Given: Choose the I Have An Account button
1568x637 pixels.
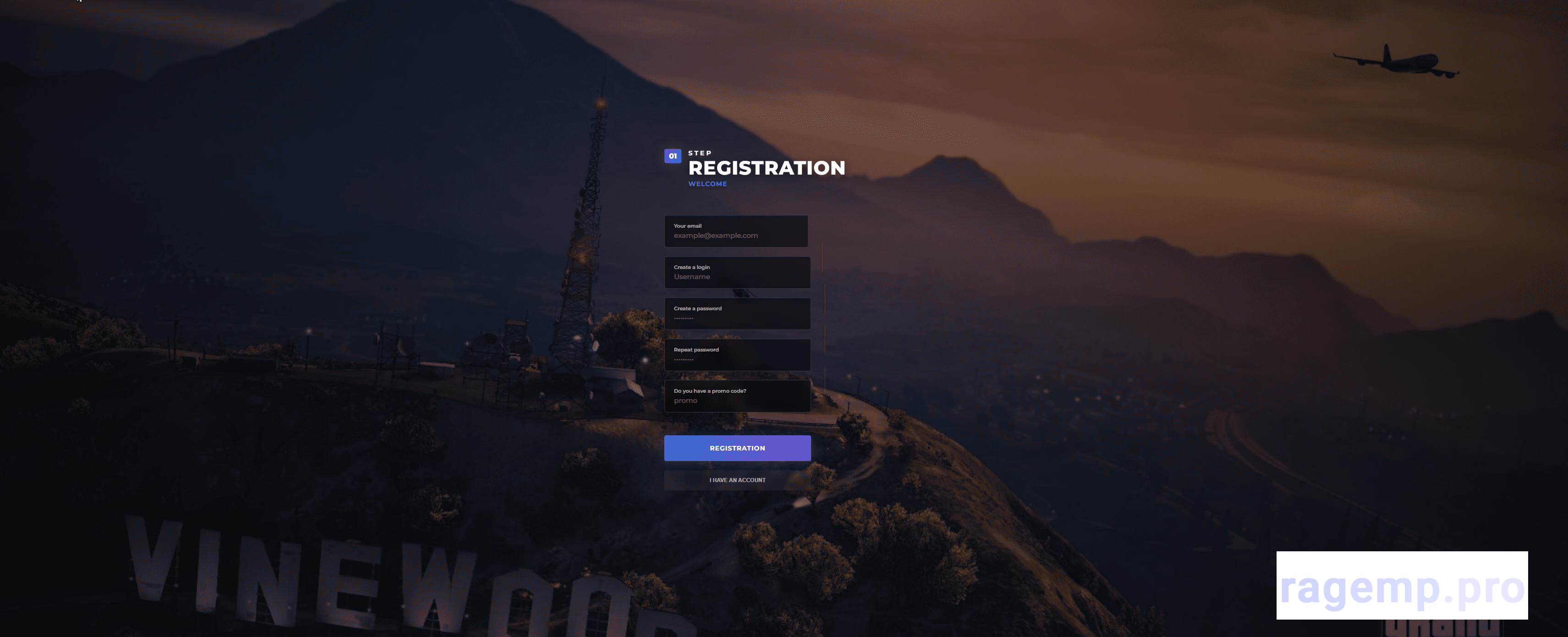Looking at the screenshot, I should (737, 480).
